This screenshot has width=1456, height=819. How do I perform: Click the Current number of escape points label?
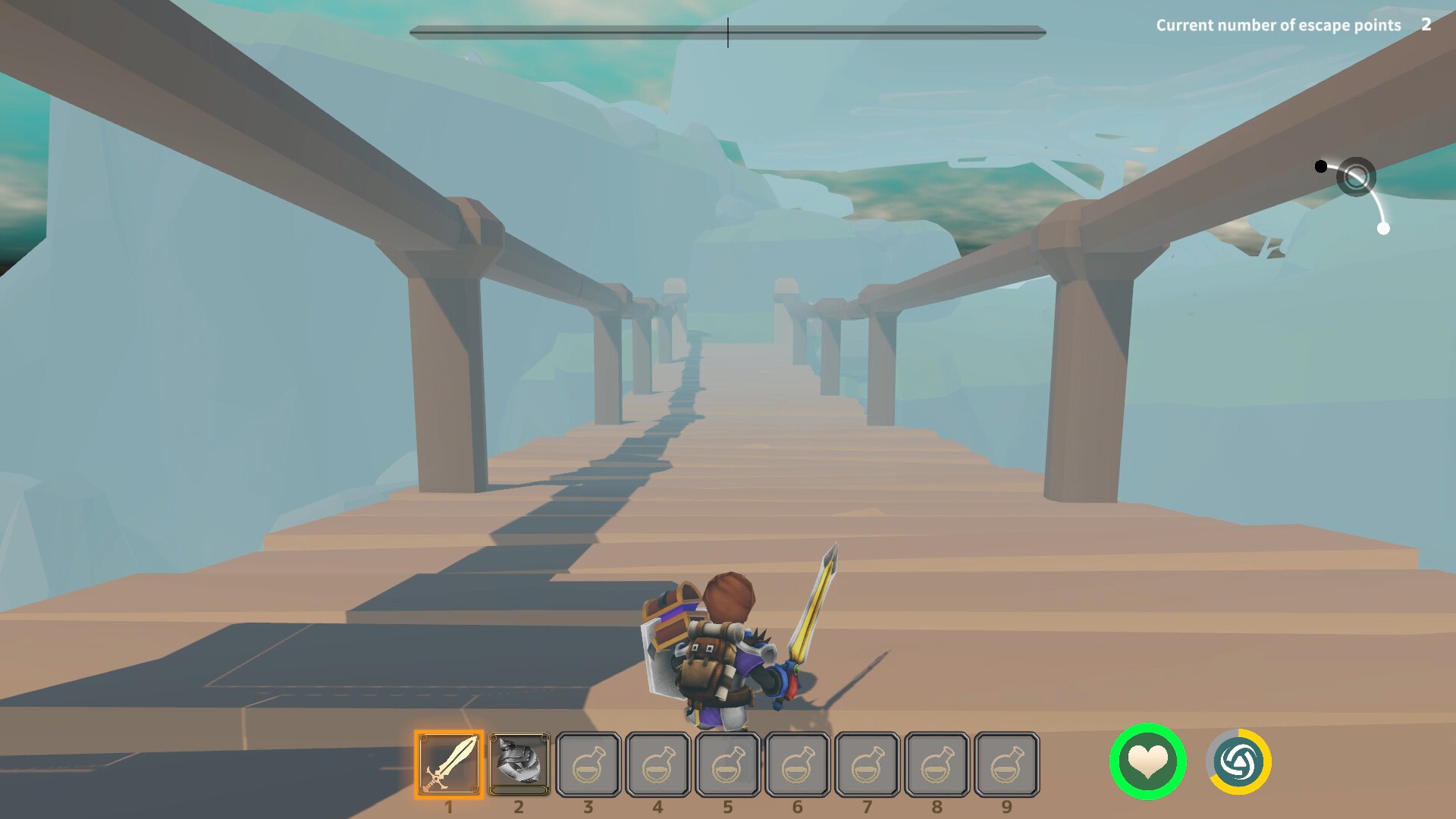1279,25
